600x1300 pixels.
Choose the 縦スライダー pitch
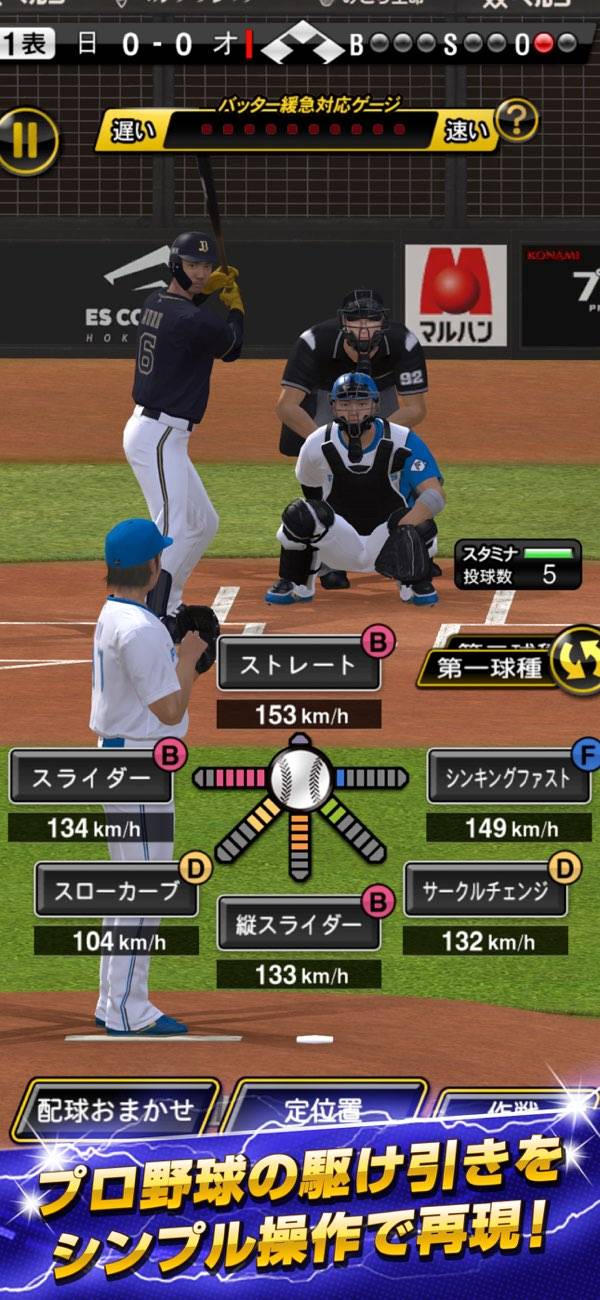pos(298,924)
